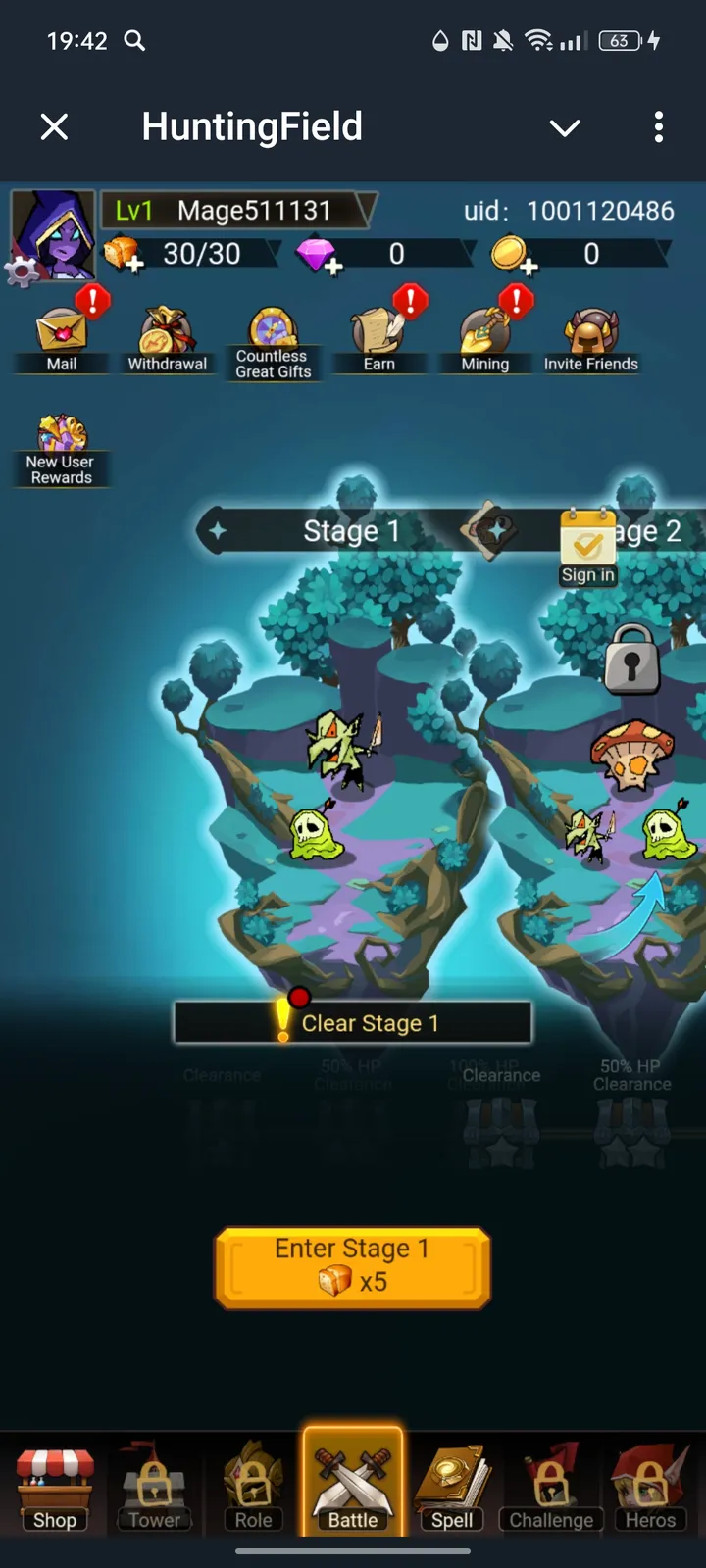Open the Clear Stage 1 quest
706x1568 pixels.
[x=353, y=1023]
